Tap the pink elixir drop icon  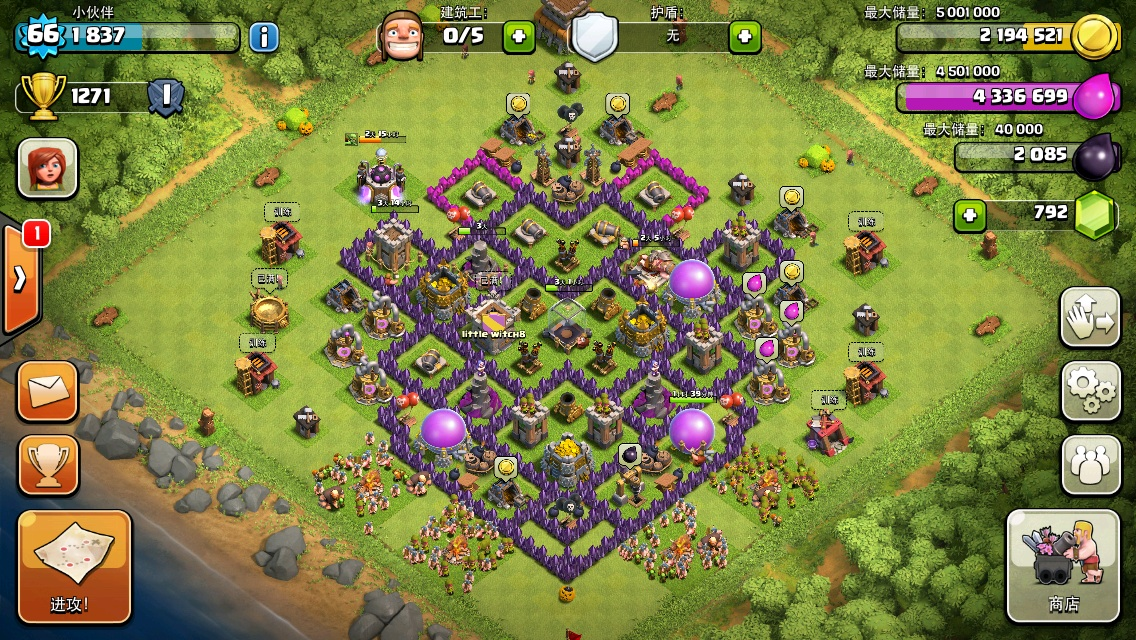[x=1093, y=97]
